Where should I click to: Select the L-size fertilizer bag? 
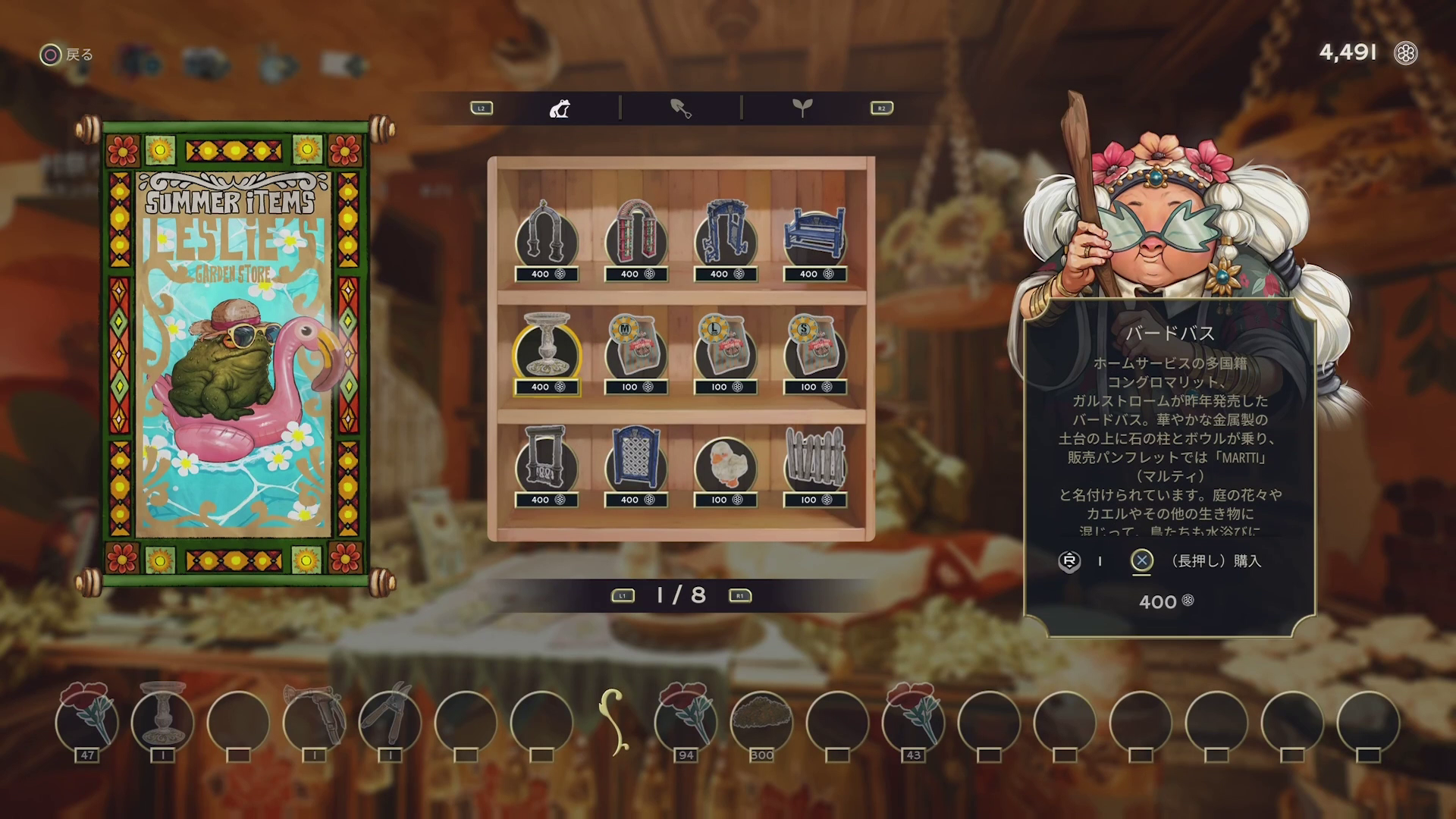[726, 352]
